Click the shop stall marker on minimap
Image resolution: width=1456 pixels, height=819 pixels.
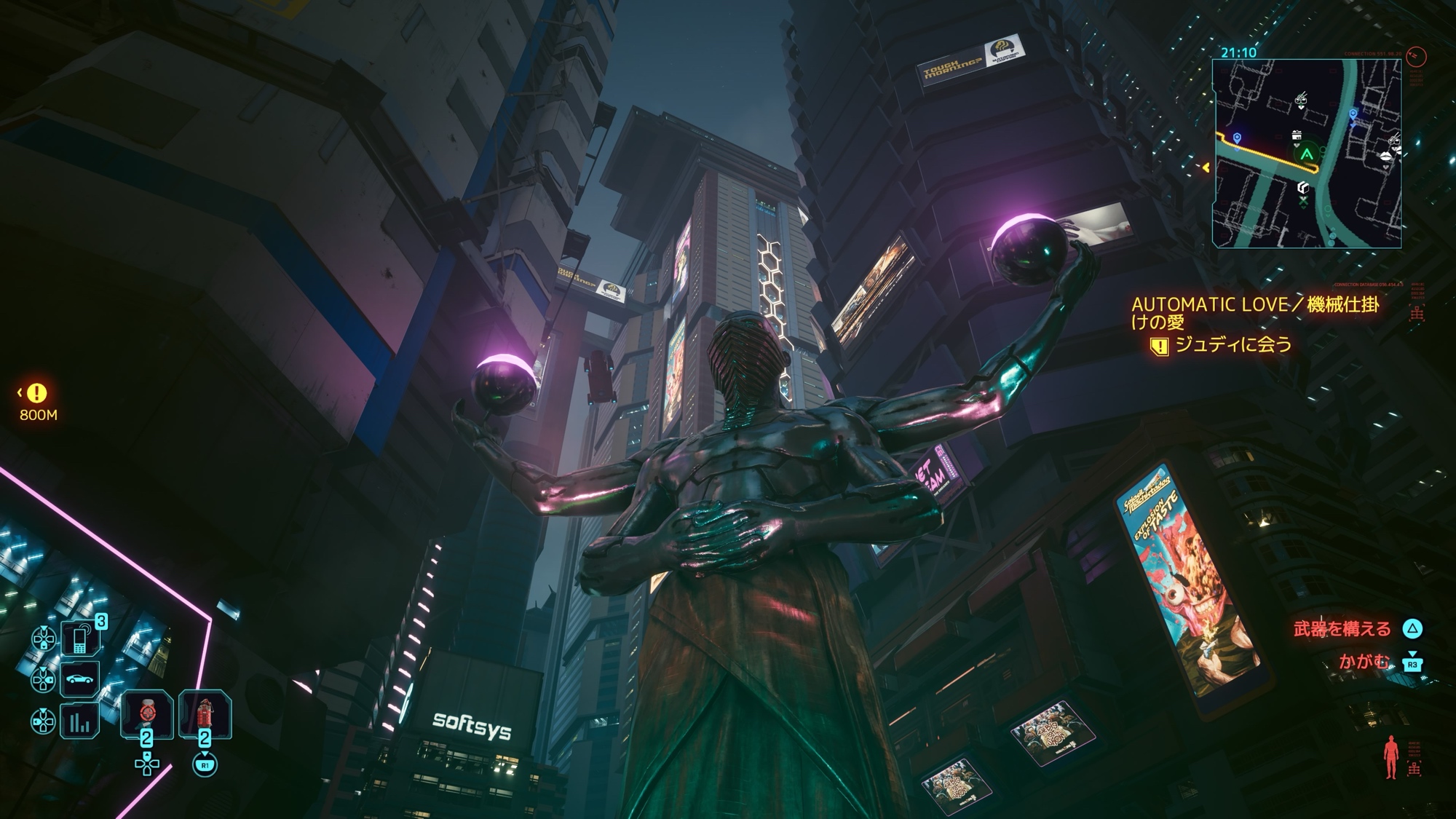click(1297, 135)
